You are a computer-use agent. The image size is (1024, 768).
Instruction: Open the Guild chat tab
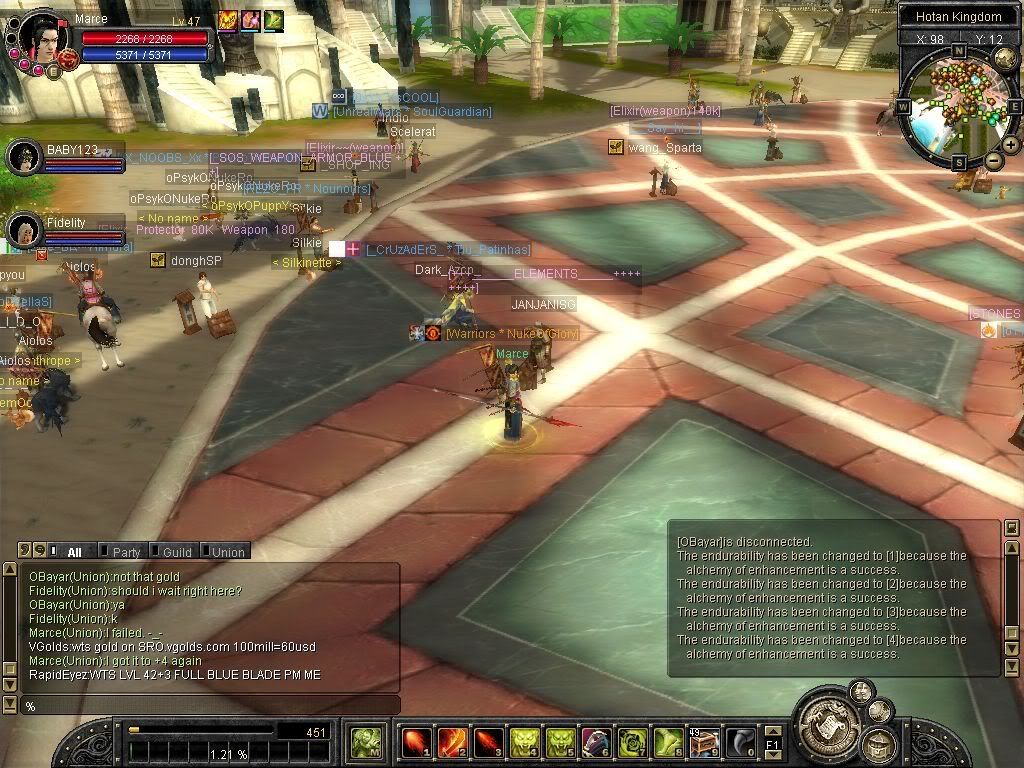[x=176, y=552]
